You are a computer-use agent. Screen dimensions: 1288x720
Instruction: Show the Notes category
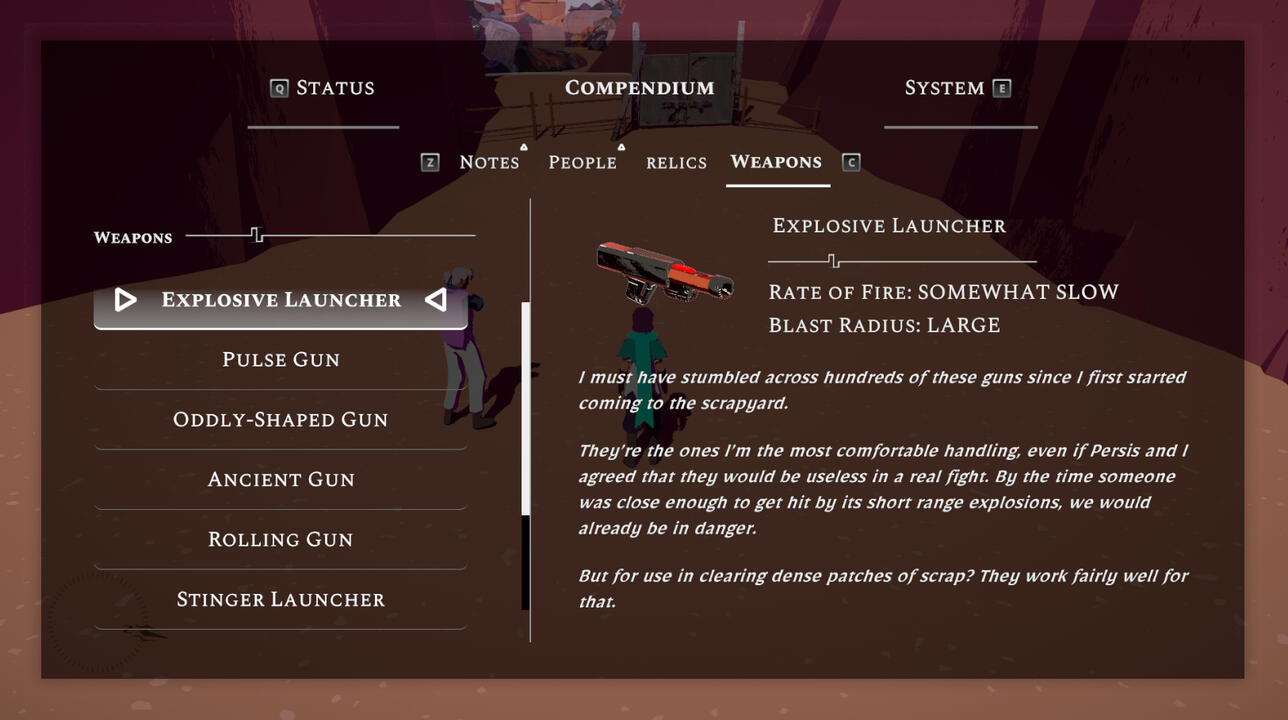[x=489, y=162]
